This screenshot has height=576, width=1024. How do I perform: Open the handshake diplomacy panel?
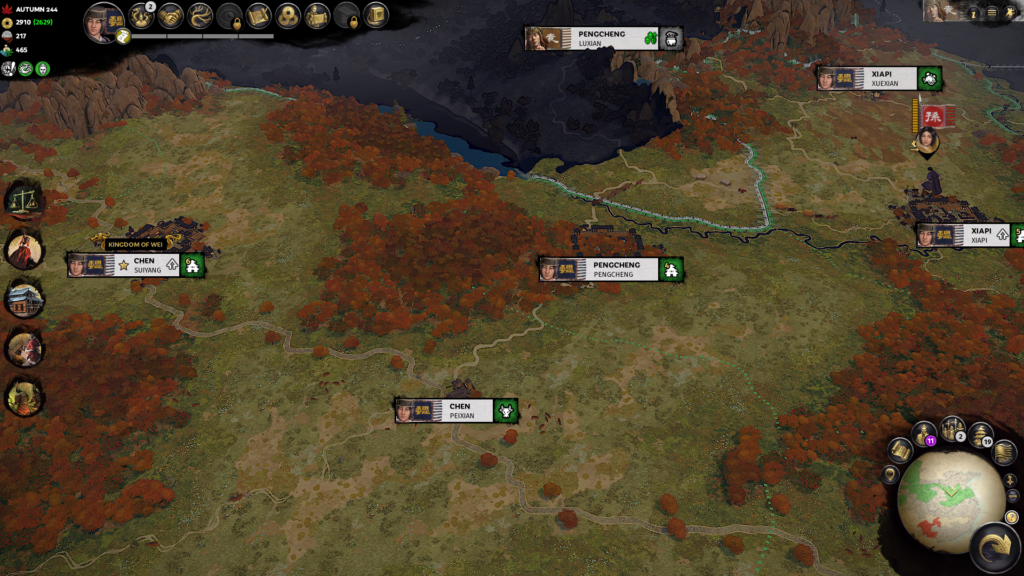(x=169, y=15)
